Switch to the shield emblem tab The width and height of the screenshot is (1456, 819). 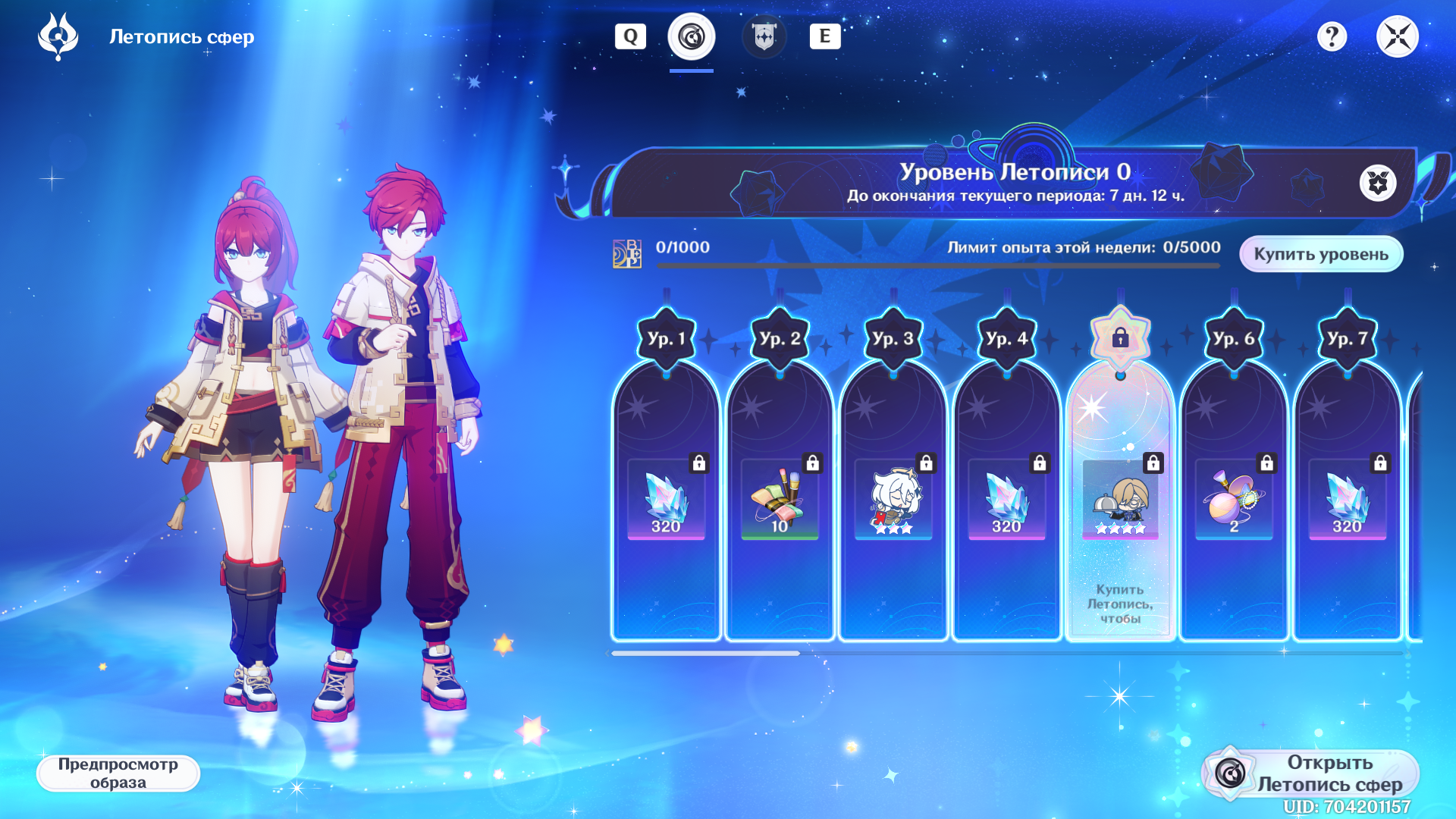point(764,36)
